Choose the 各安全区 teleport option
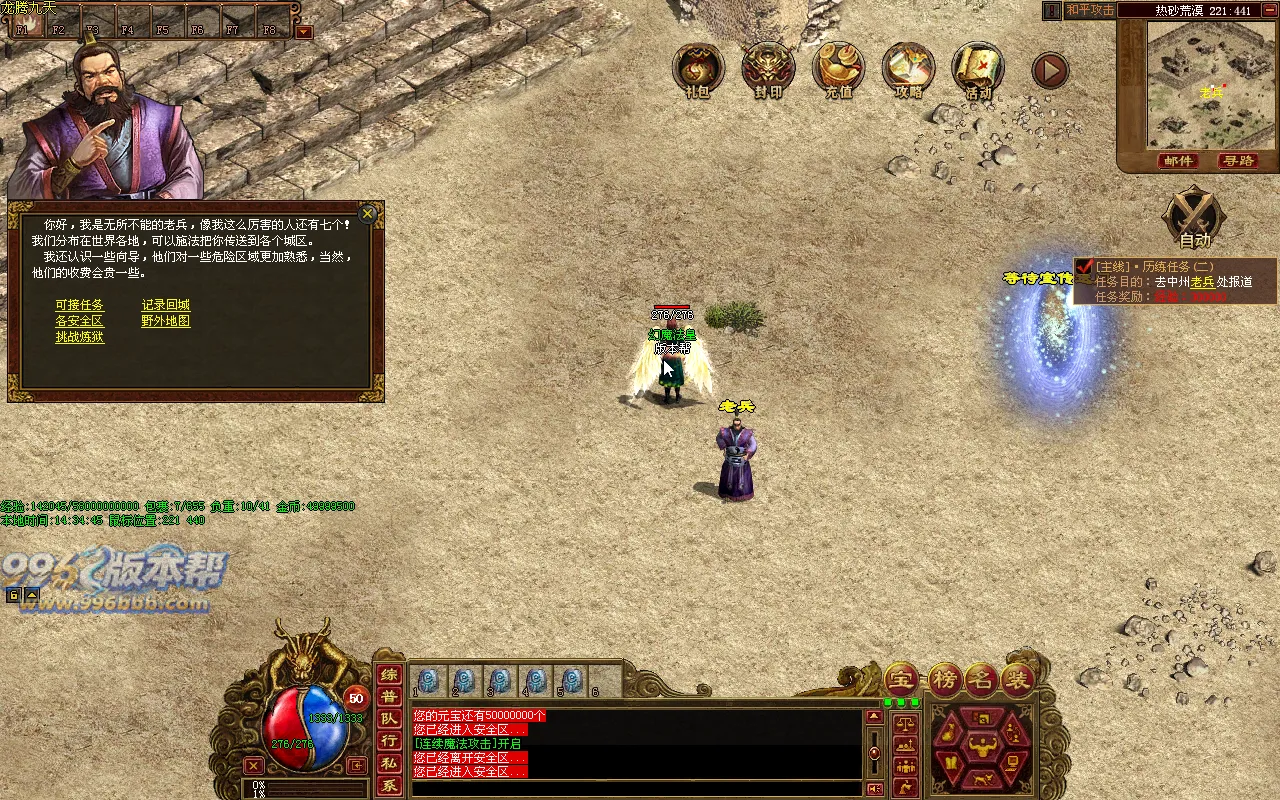 [79, 321]
